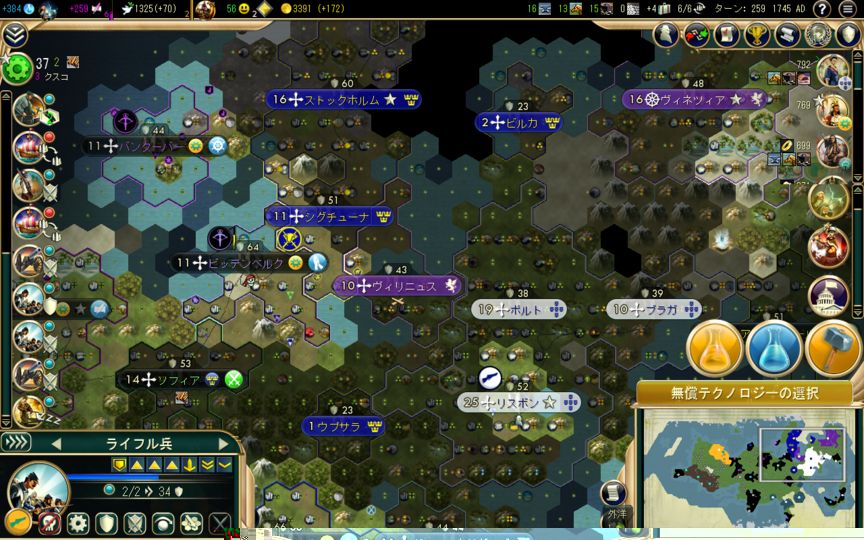864x540 pixels.
Task: Open the diplomacy overview with red and green arrows
Action: tap(696, 35)
